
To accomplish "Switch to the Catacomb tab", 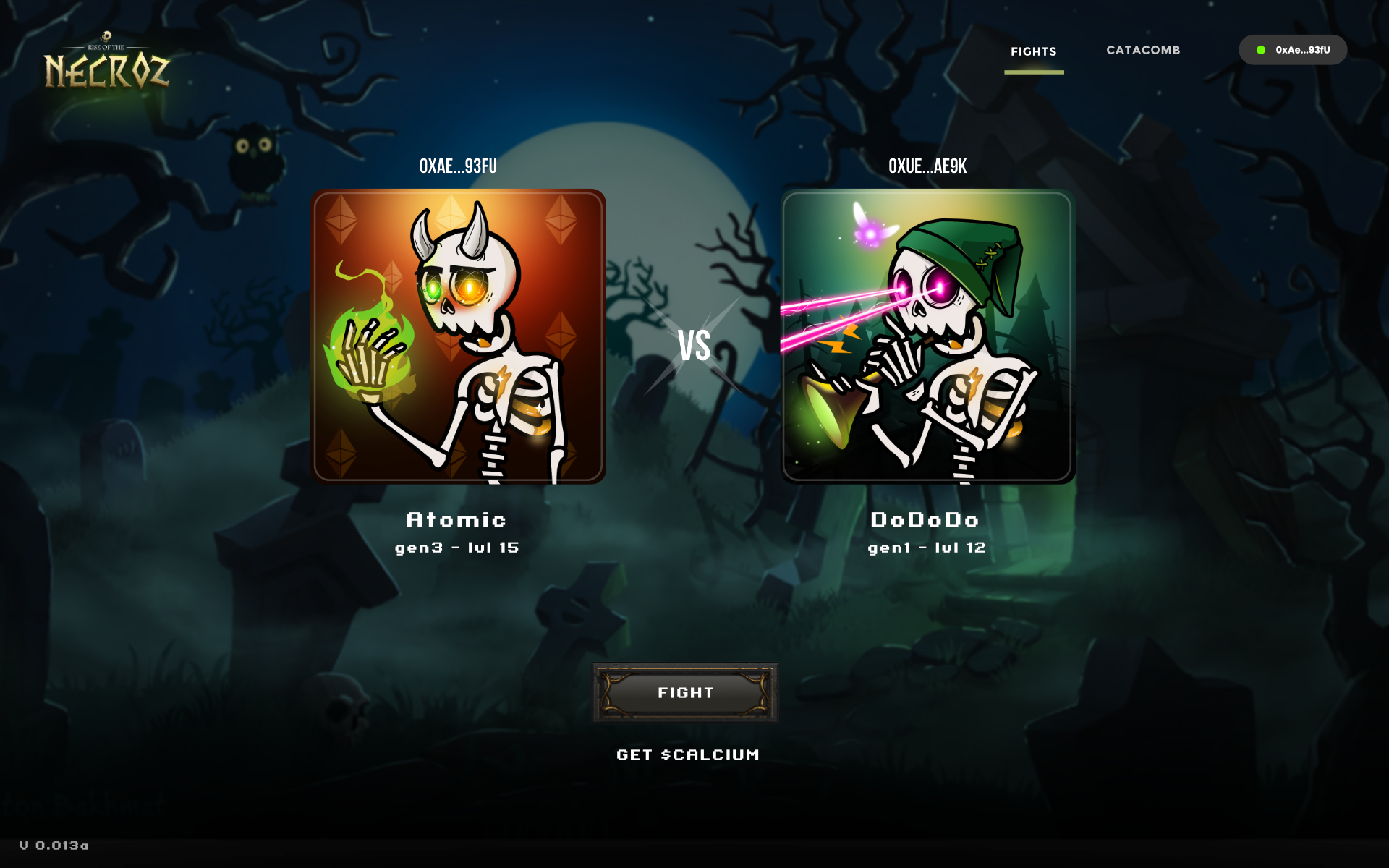I will [x=1143, y=50].
